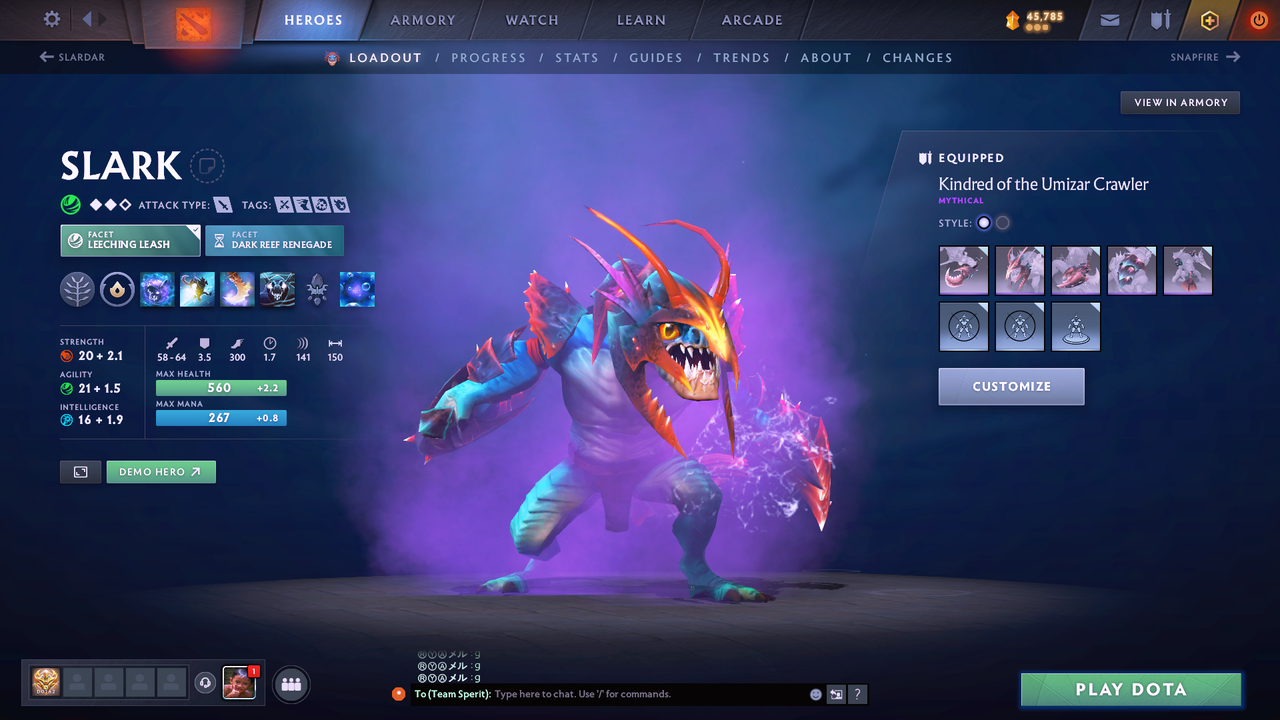The width and height of the screenshot is (1280, 720).
Task: Click the red power exit icon
Action: click(1258, 20)
